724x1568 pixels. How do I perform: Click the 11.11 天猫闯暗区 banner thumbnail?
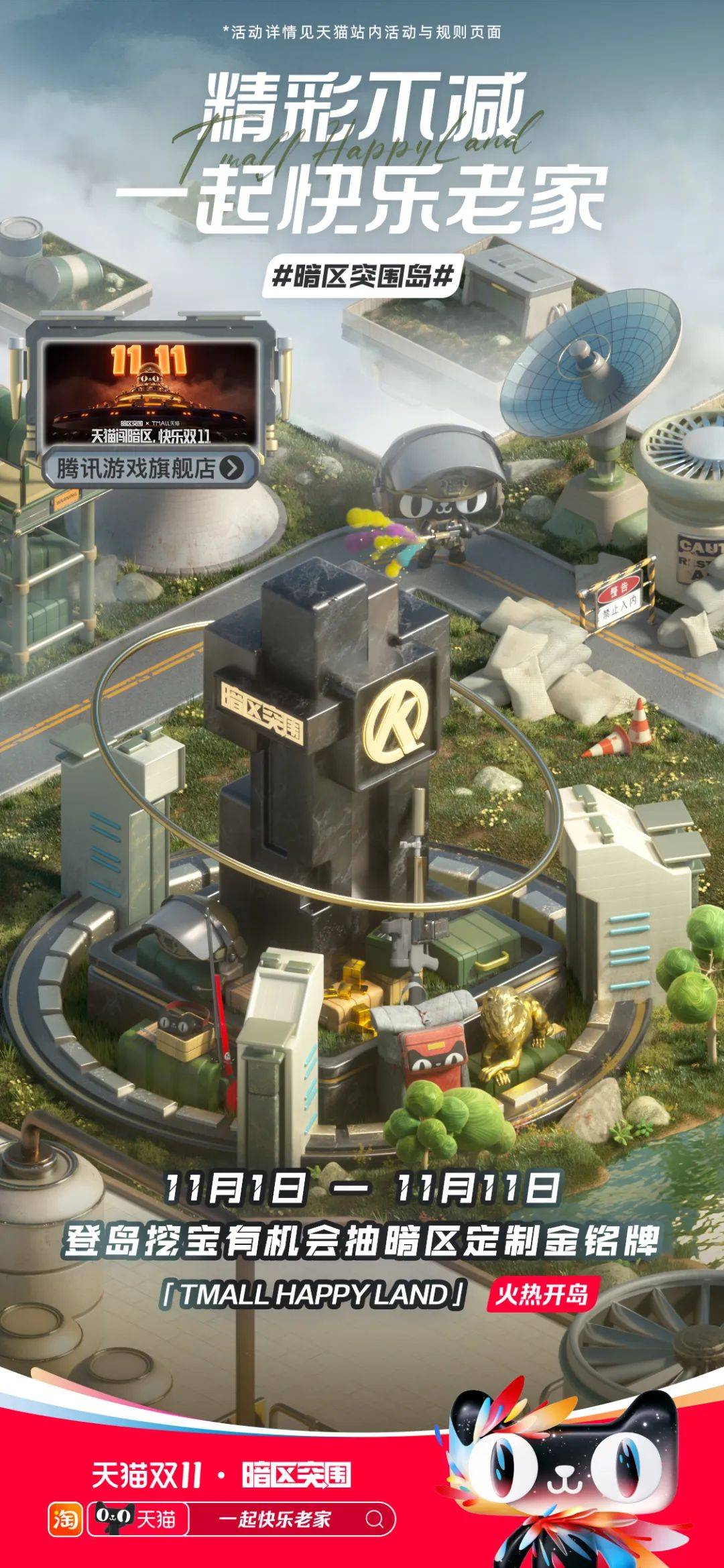(x=151, y=394)
